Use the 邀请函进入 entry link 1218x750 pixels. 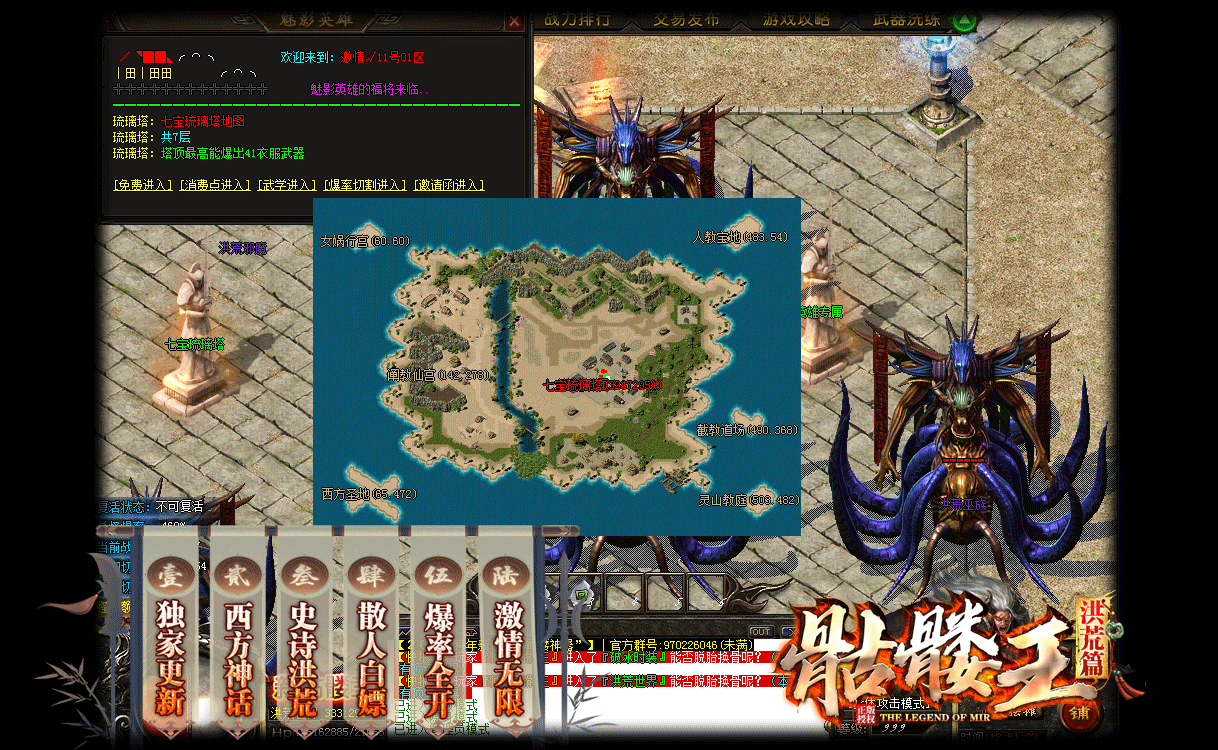(x=448, y=185)
